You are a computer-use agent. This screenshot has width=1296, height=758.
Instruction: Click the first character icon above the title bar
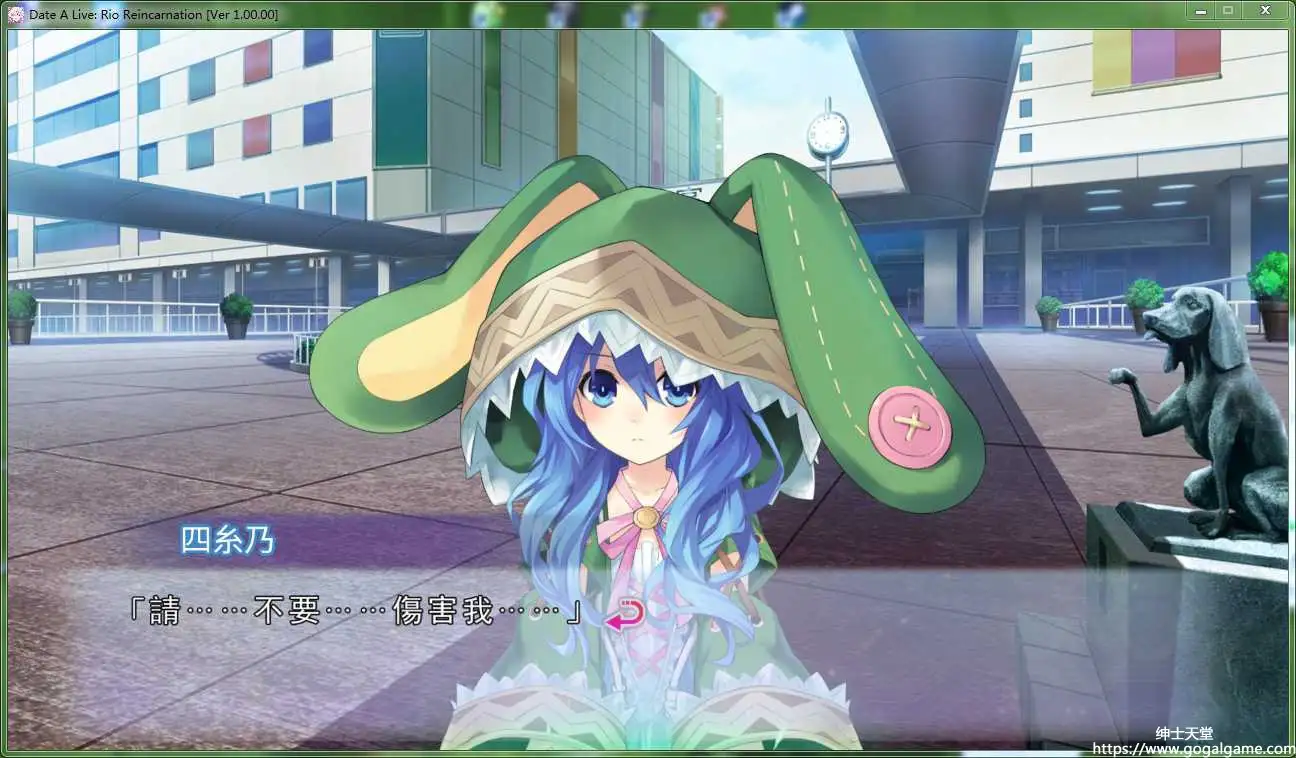click(x=487, y=12)
